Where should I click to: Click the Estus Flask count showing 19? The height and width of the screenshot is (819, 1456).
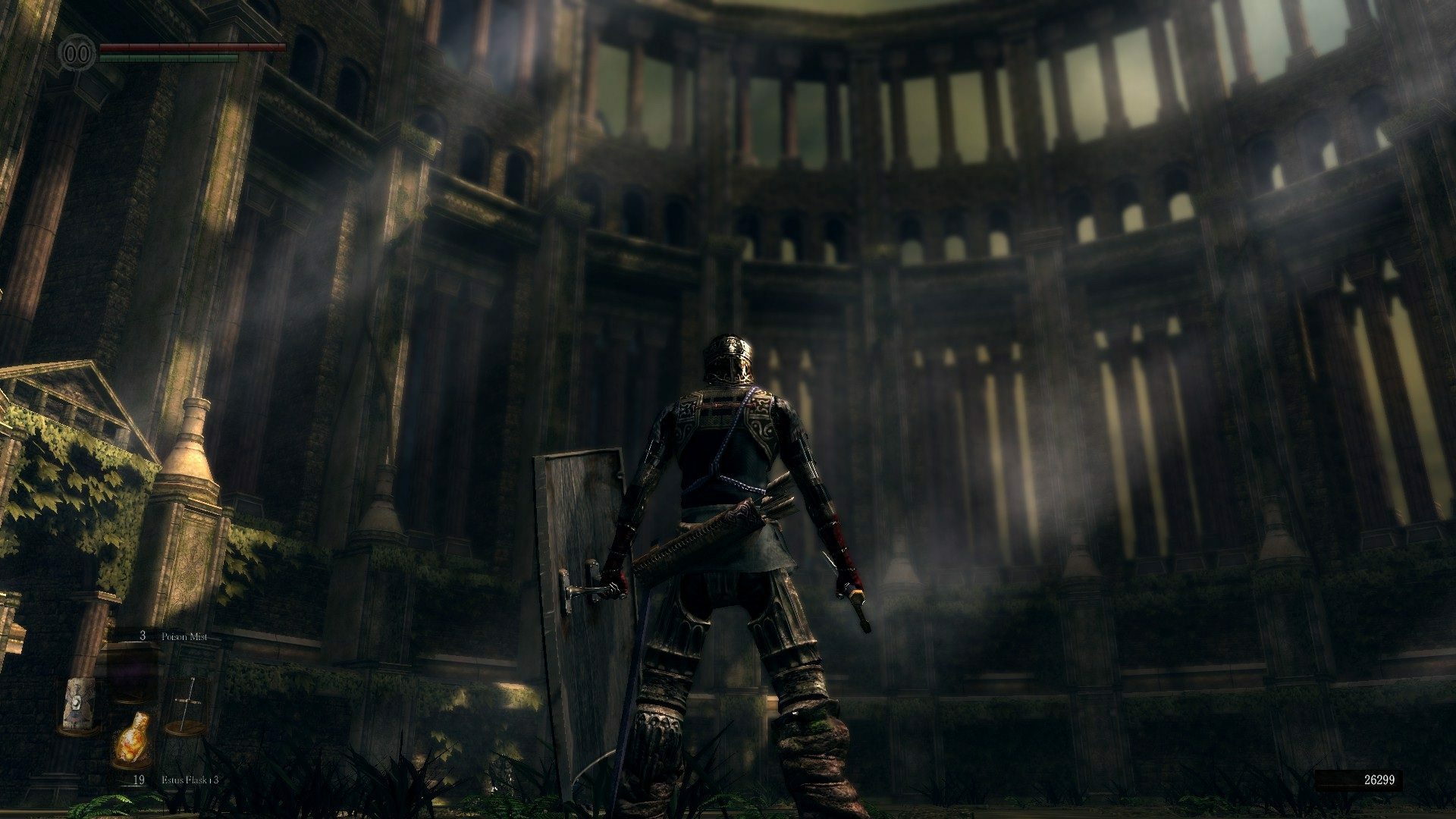140,779
